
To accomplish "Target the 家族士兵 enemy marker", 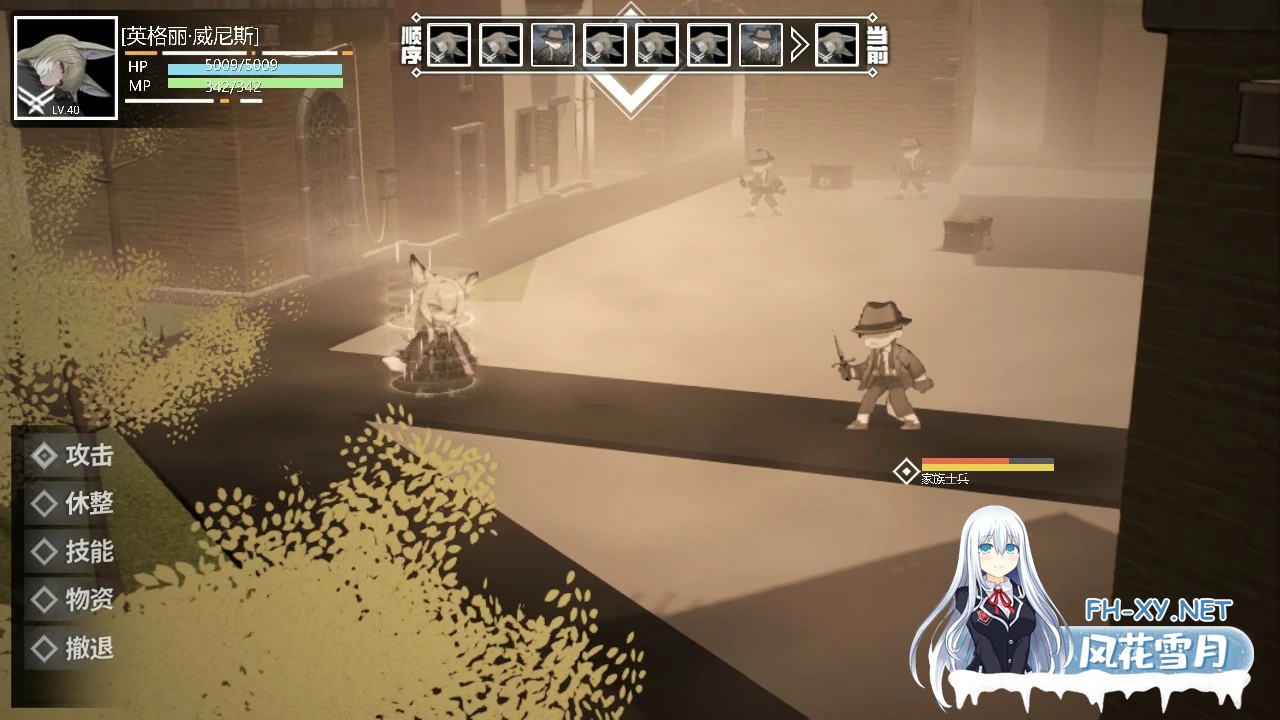I will (x=906, y=471).
